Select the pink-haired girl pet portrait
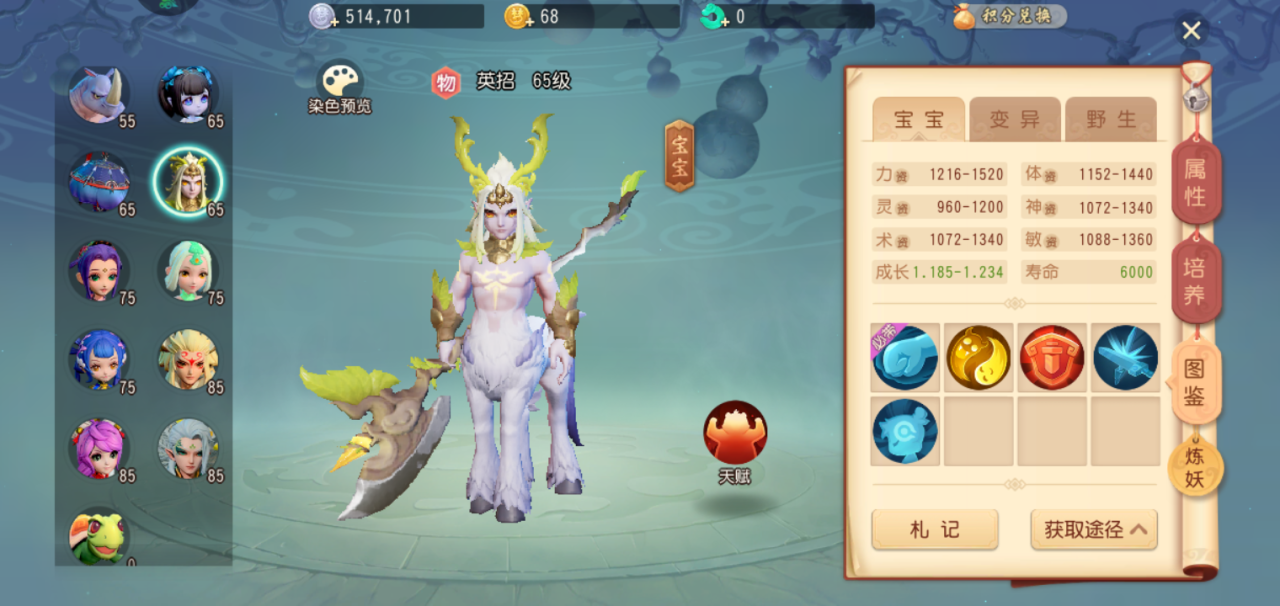The width and height of the screenshot is (1280, 606). (98, 449)
